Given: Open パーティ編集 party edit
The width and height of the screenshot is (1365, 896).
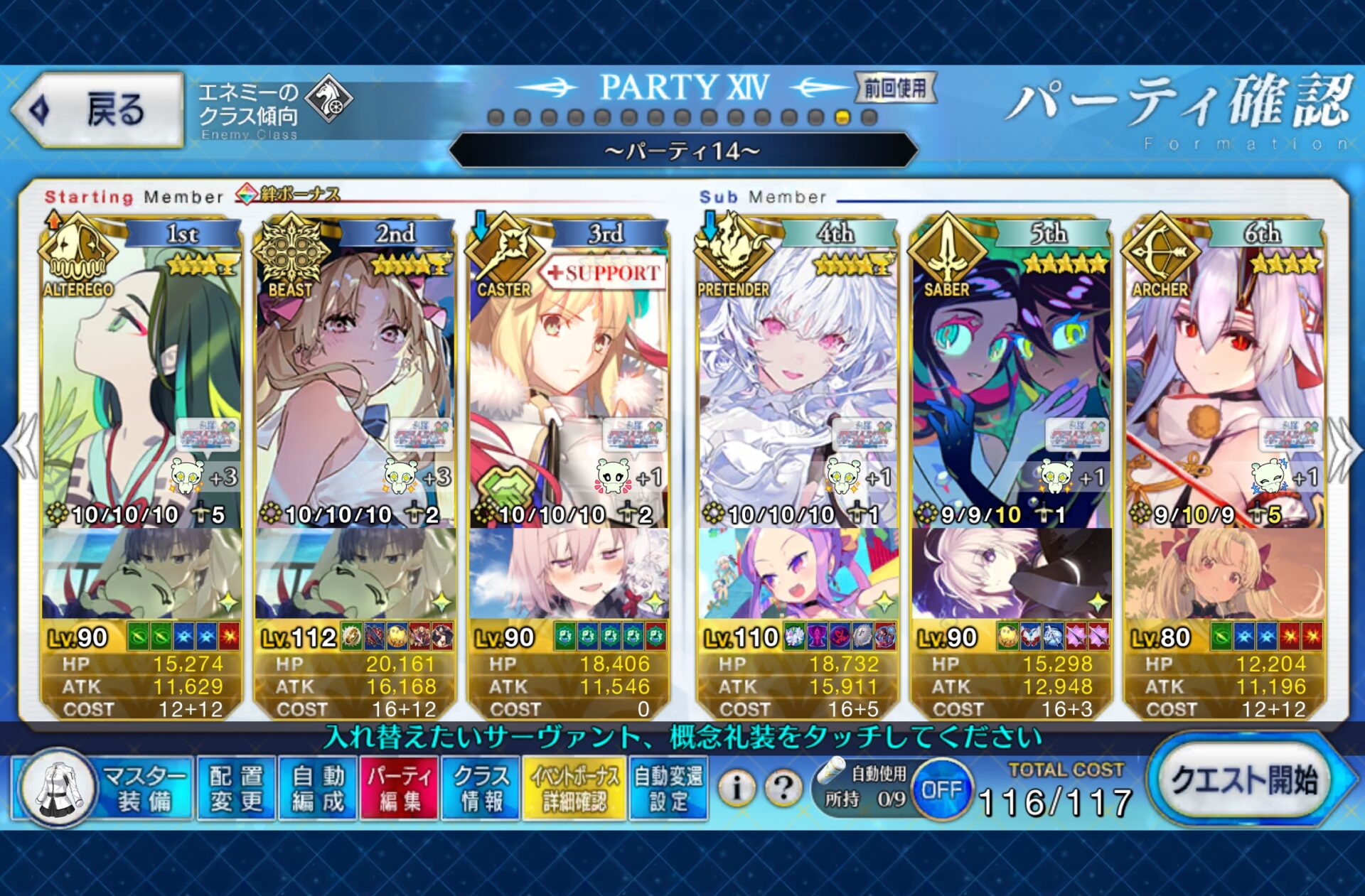Looking at the screenshot, I should (400, 789).
